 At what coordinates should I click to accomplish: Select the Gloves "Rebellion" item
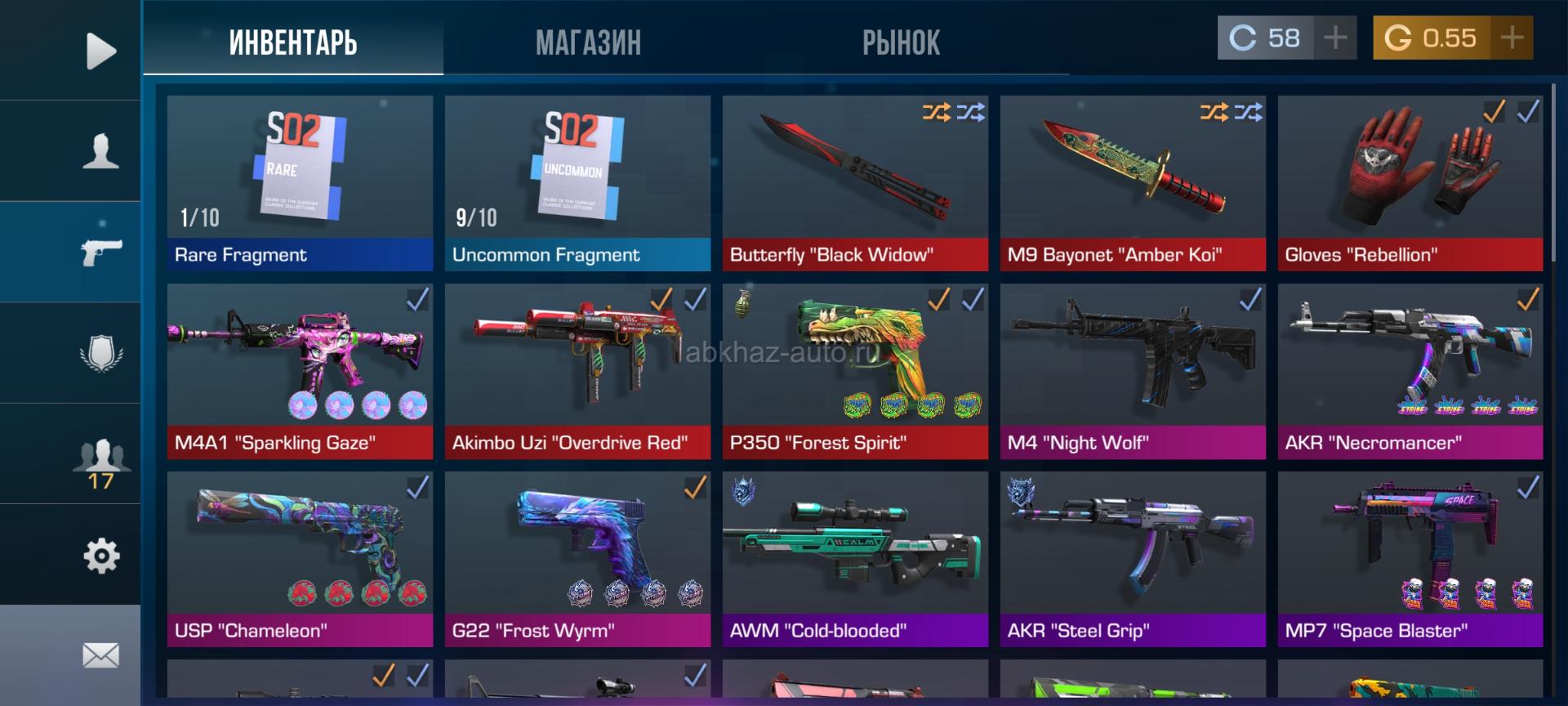point(1410,183)
